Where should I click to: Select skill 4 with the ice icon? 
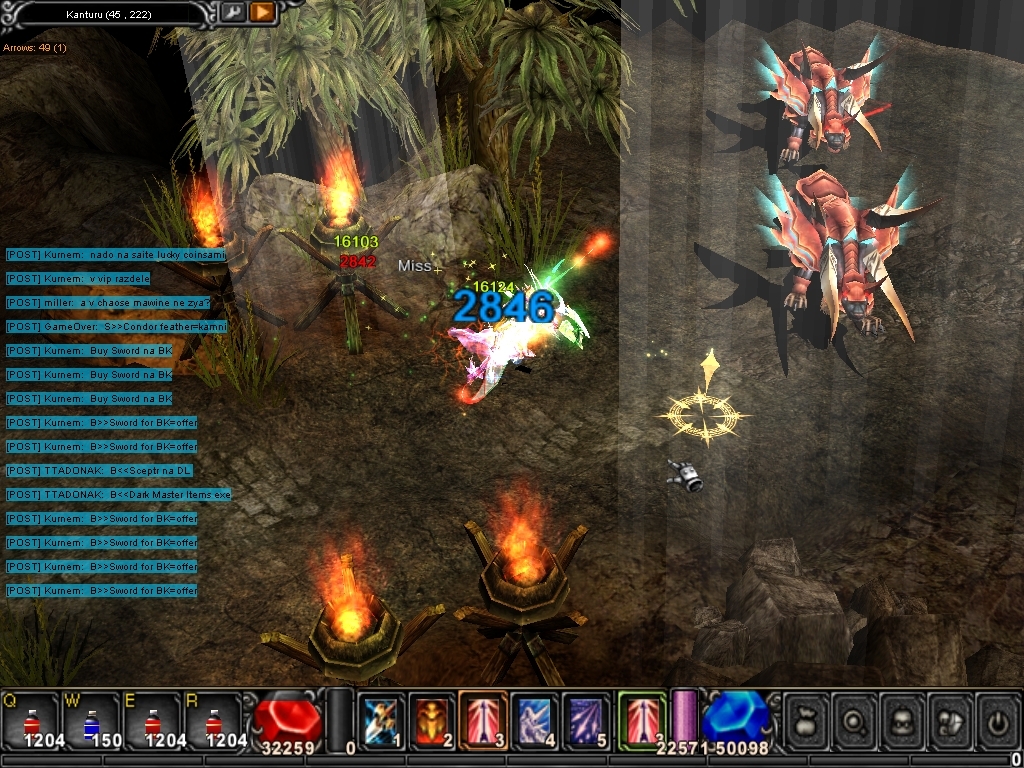534,720
